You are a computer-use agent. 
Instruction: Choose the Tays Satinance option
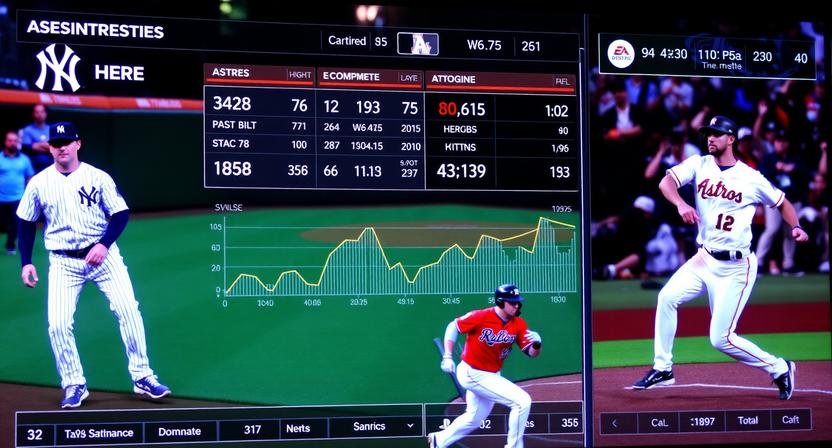coord(98,431)
